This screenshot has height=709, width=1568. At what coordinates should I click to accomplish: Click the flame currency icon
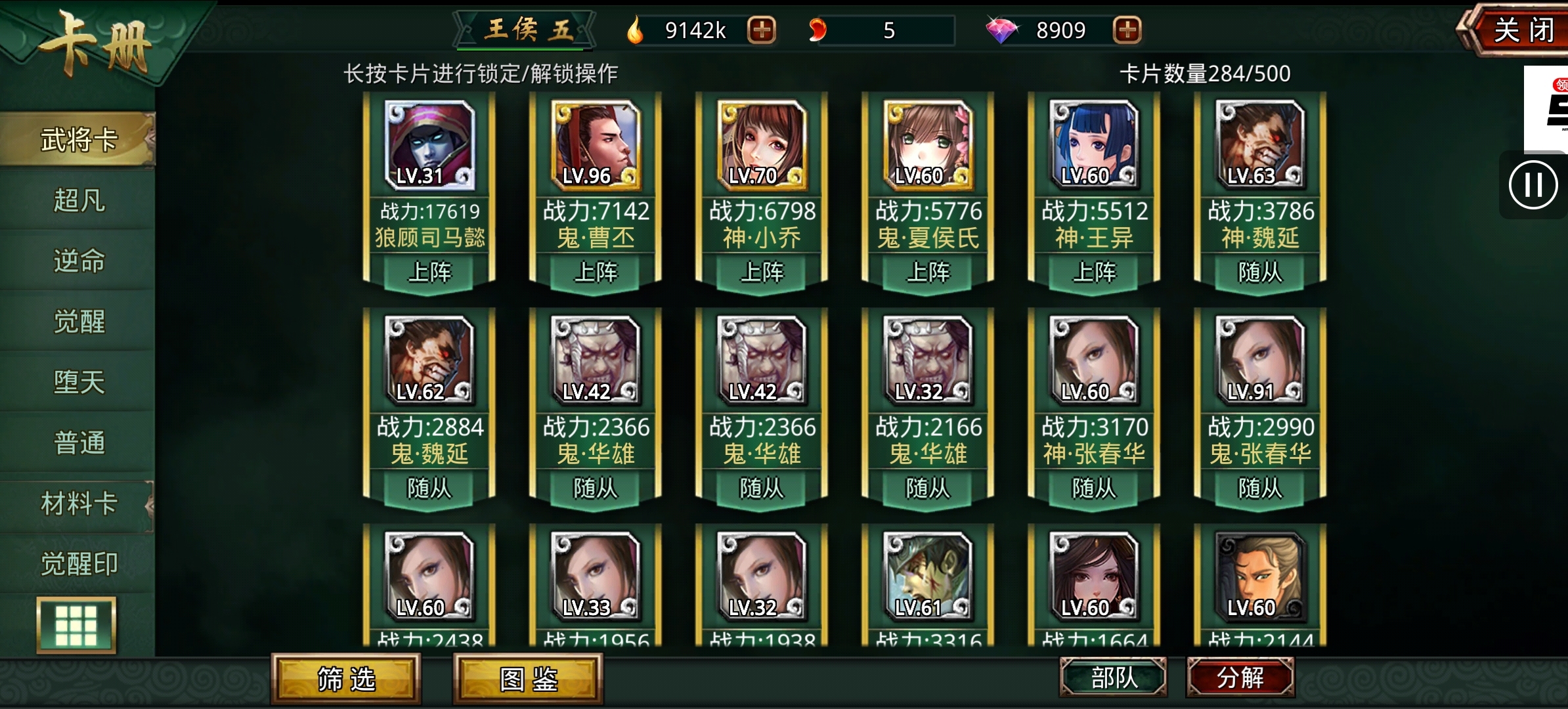pyautogui.click(x=635, y=29)
